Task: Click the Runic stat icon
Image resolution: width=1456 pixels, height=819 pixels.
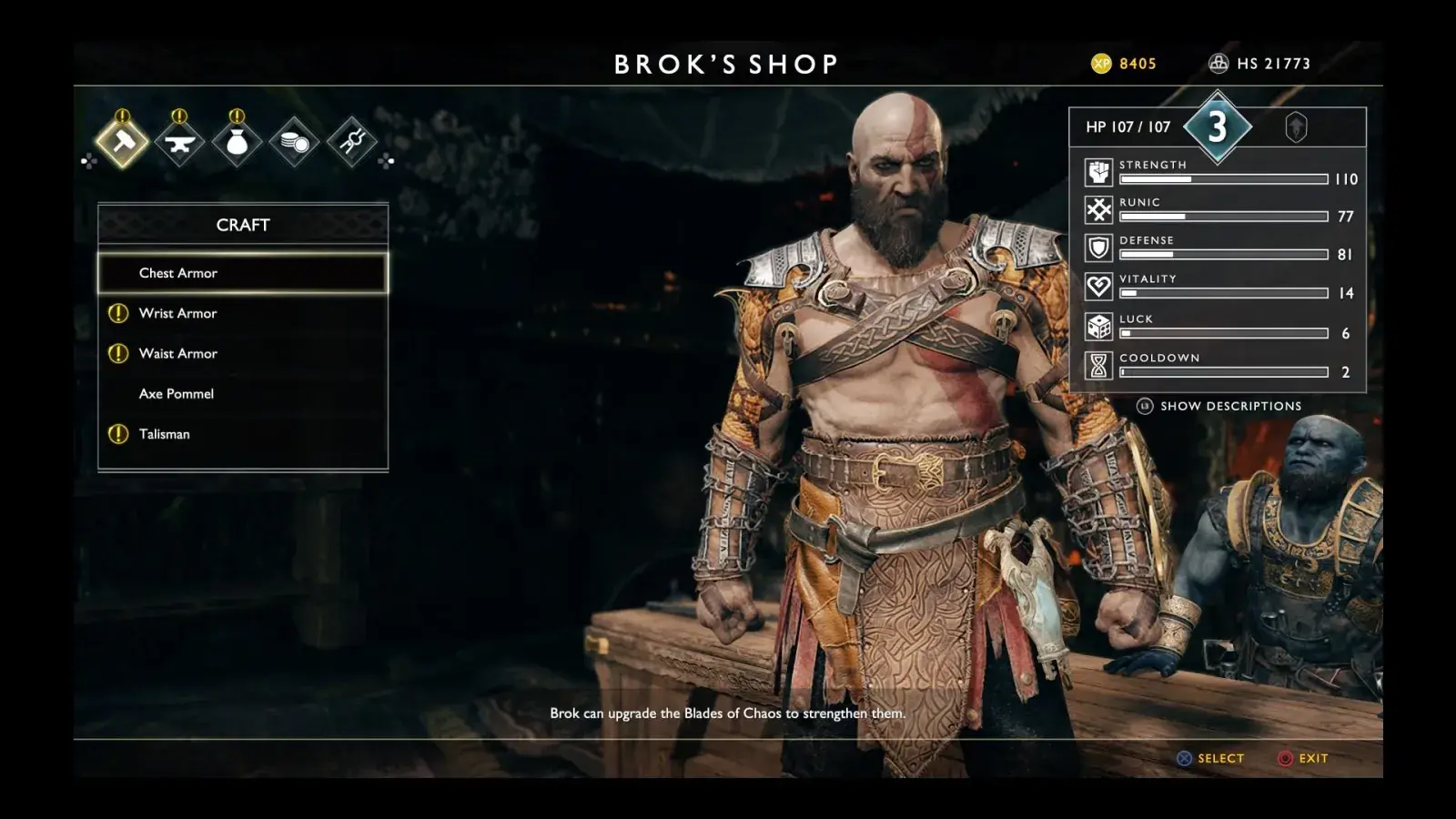Action: [1098, 210]
